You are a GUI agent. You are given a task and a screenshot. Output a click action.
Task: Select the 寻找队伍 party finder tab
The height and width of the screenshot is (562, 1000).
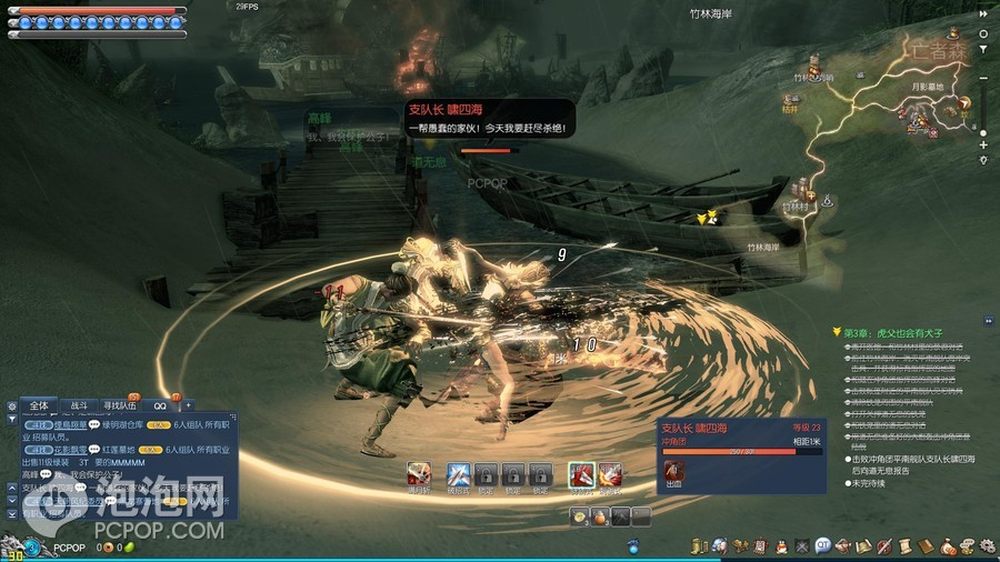[119, 406]
